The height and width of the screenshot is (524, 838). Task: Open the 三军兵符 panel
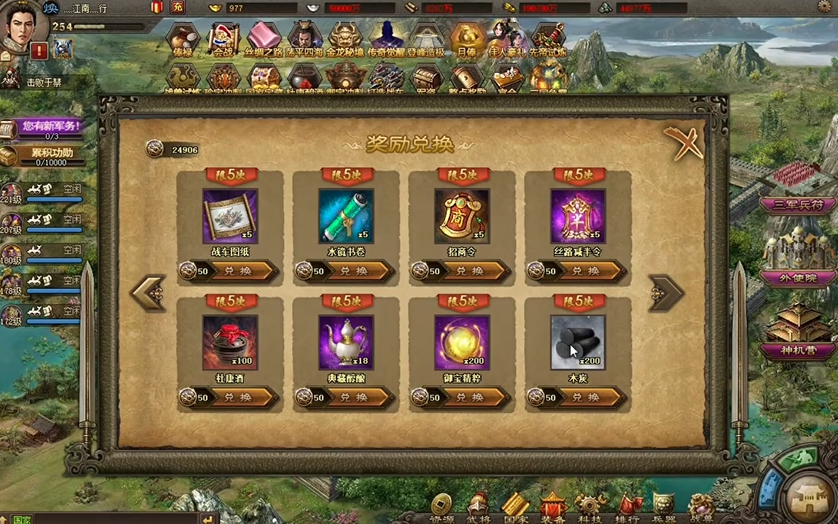798,204
